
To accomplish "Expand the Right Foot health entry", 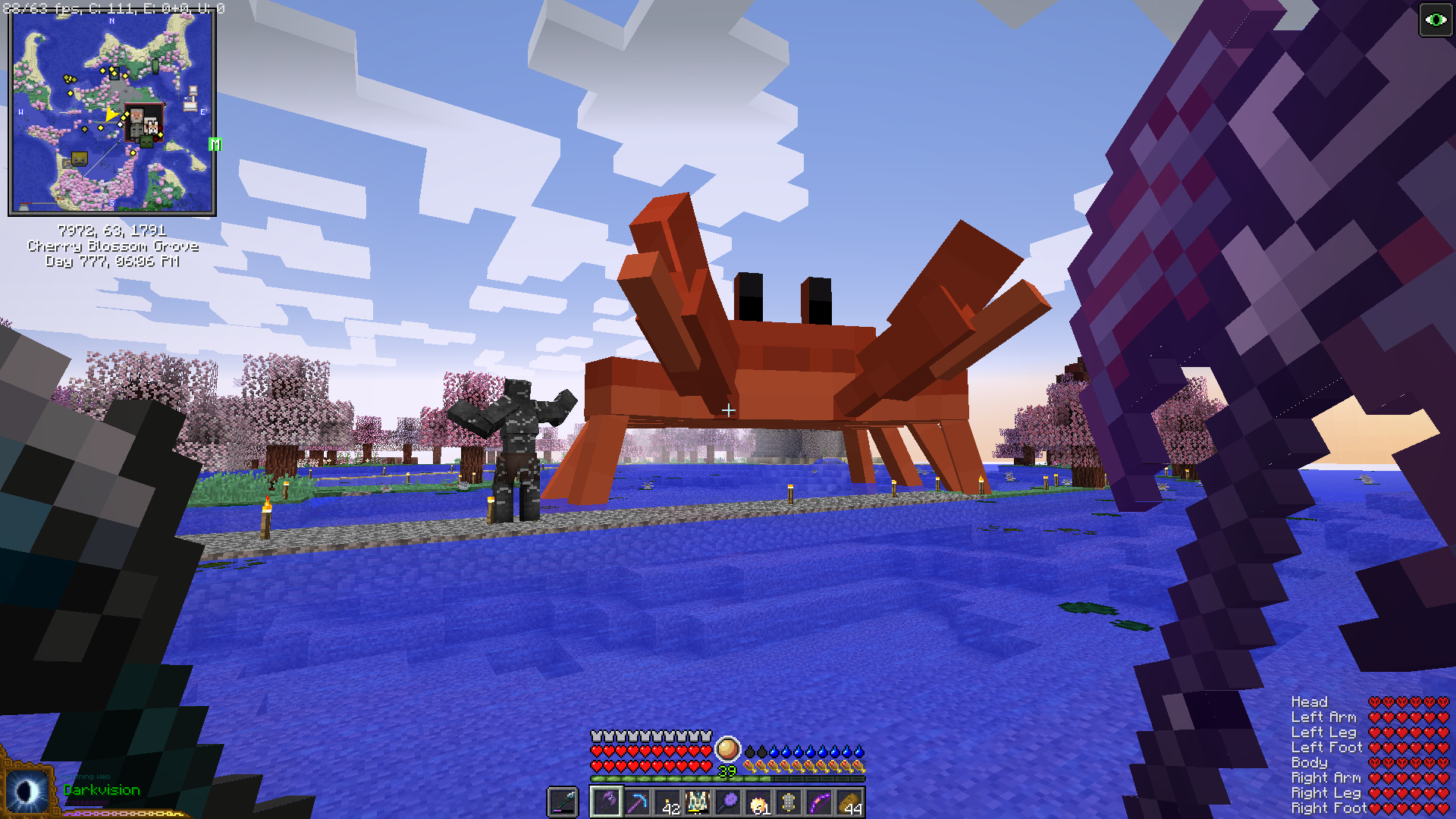I will (x=1328, y=808).
